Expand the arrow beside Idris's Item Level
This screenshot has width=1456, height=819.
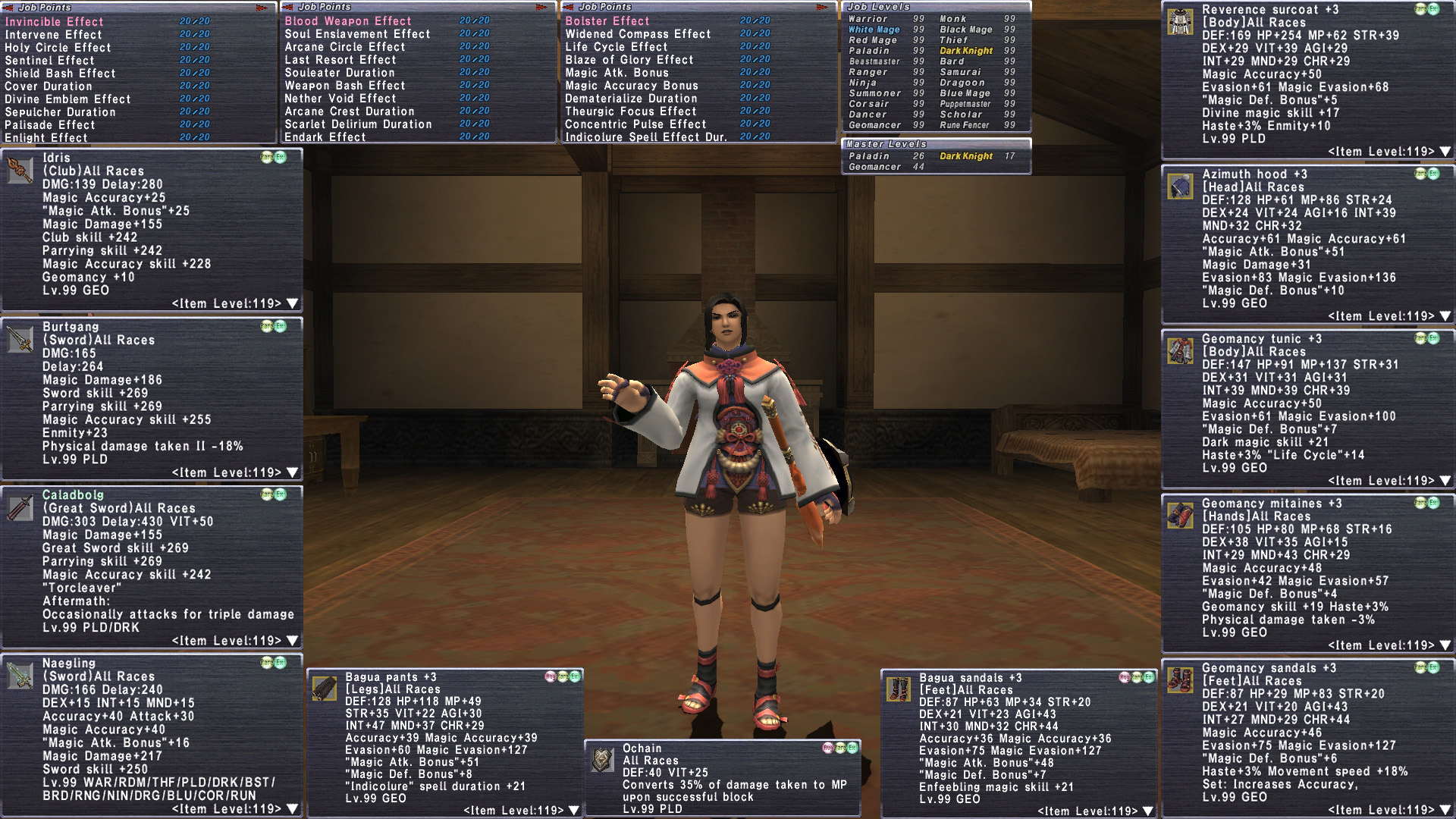293,304
